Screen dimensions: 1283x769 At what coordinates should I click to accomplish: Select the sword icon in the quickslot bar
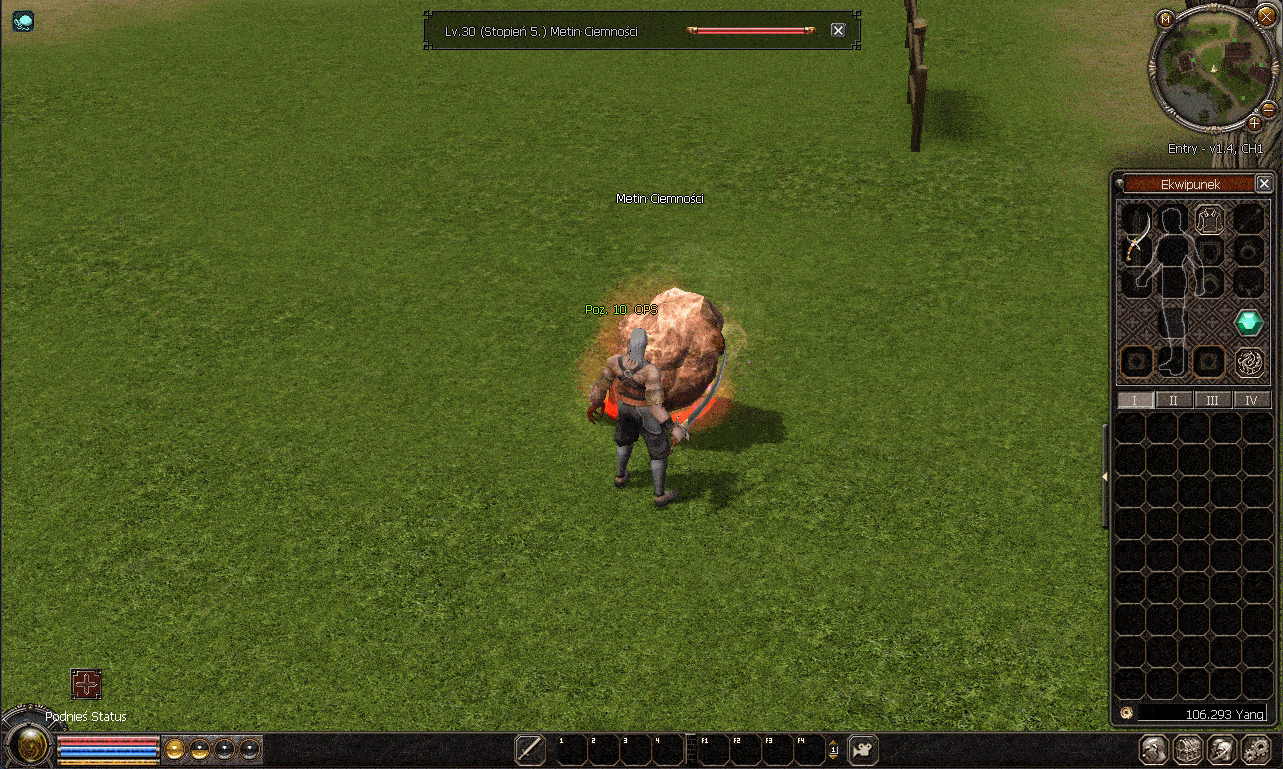point(529,749)
